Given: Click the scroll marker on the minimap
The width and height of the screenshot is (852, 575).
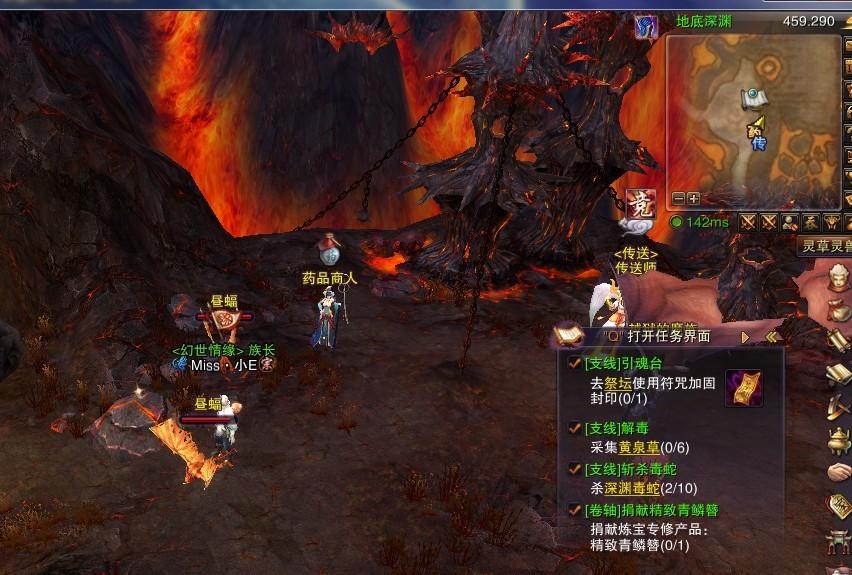Looking at the screenshot, I should pyautogui.click(x=752, y=97).
